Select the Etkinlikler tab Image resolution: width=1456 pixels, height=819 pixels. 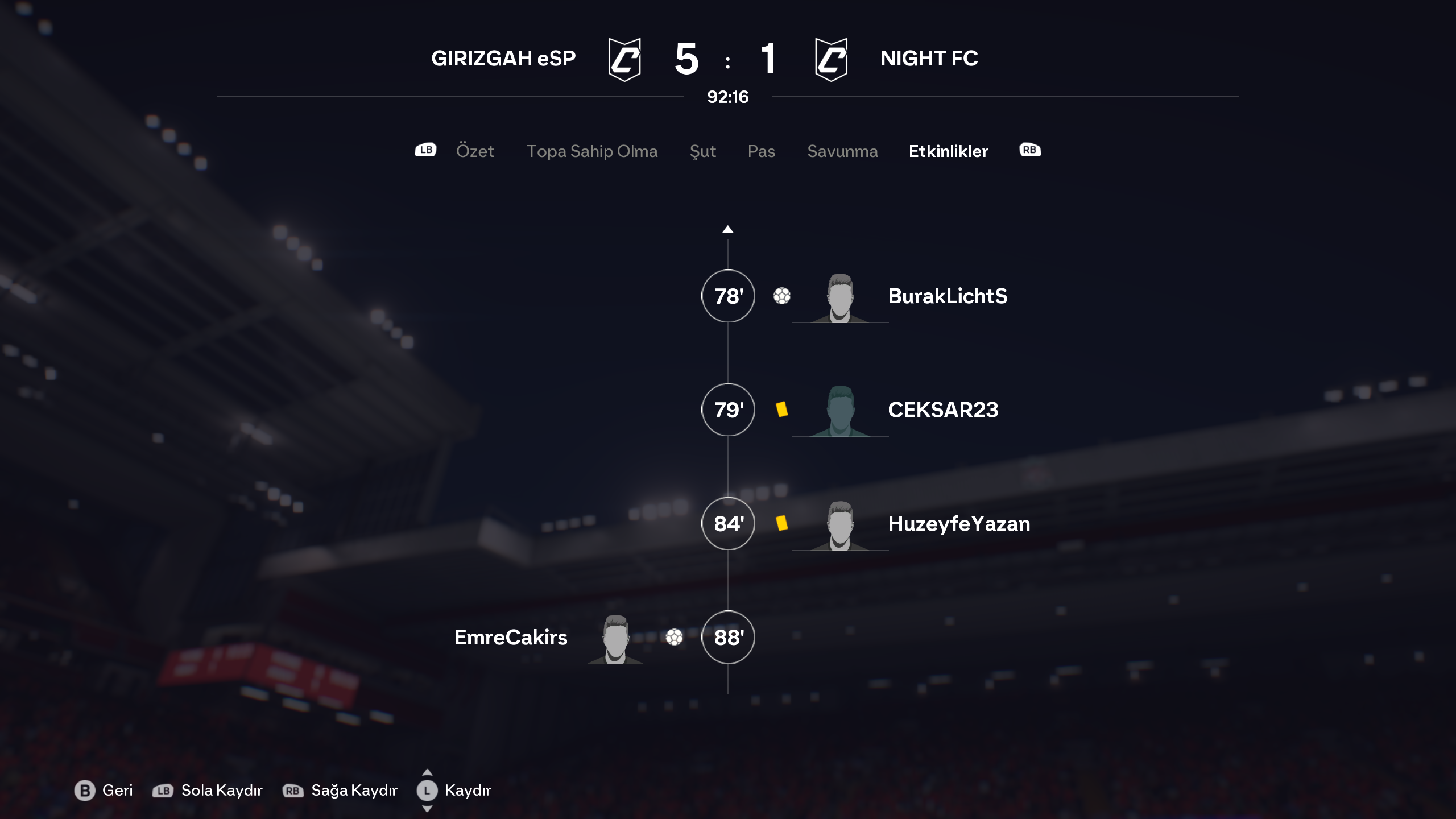click(x=948, y=151)
